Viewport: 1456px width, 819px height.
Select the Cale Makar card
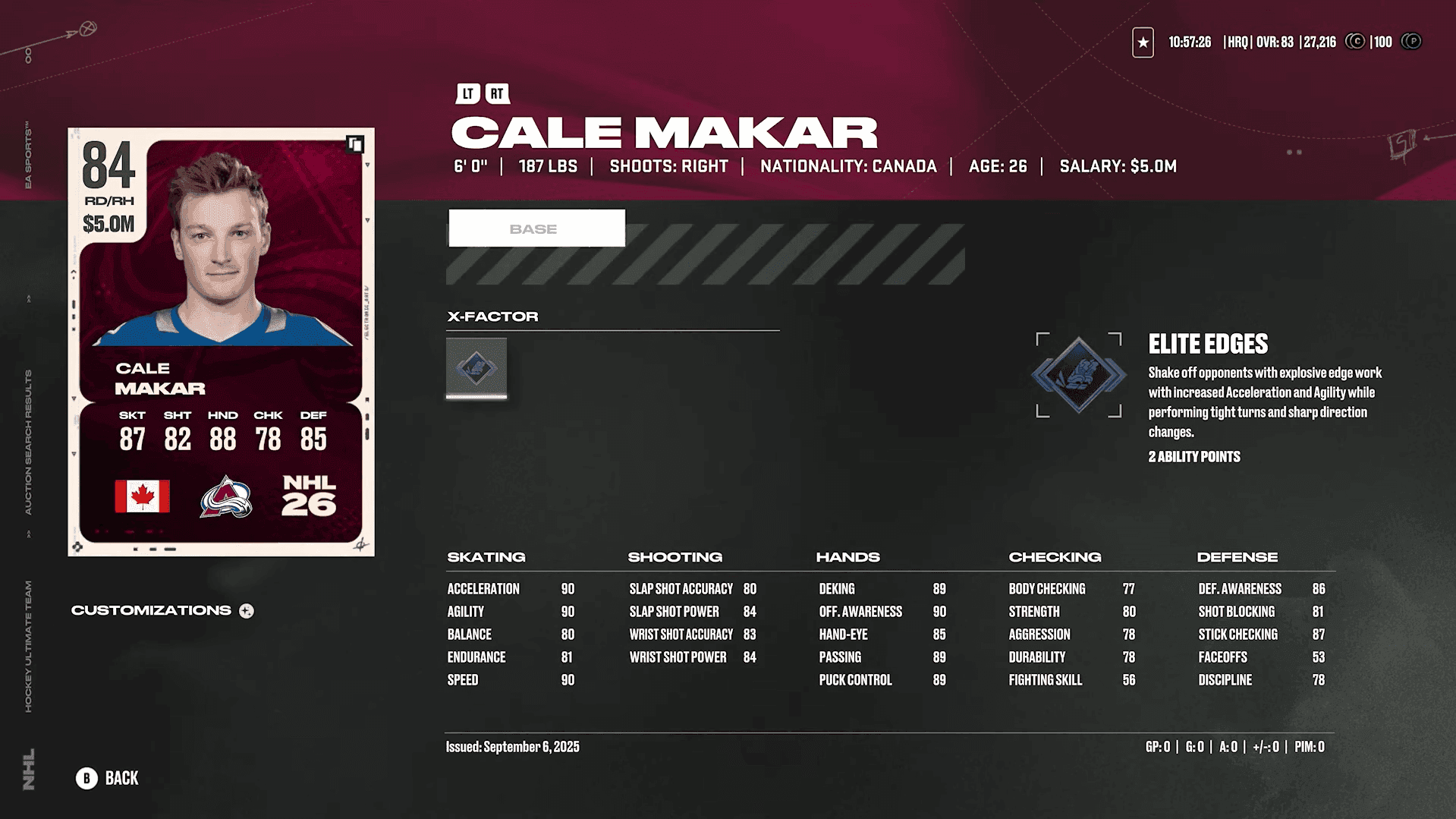tap(221, 342)
